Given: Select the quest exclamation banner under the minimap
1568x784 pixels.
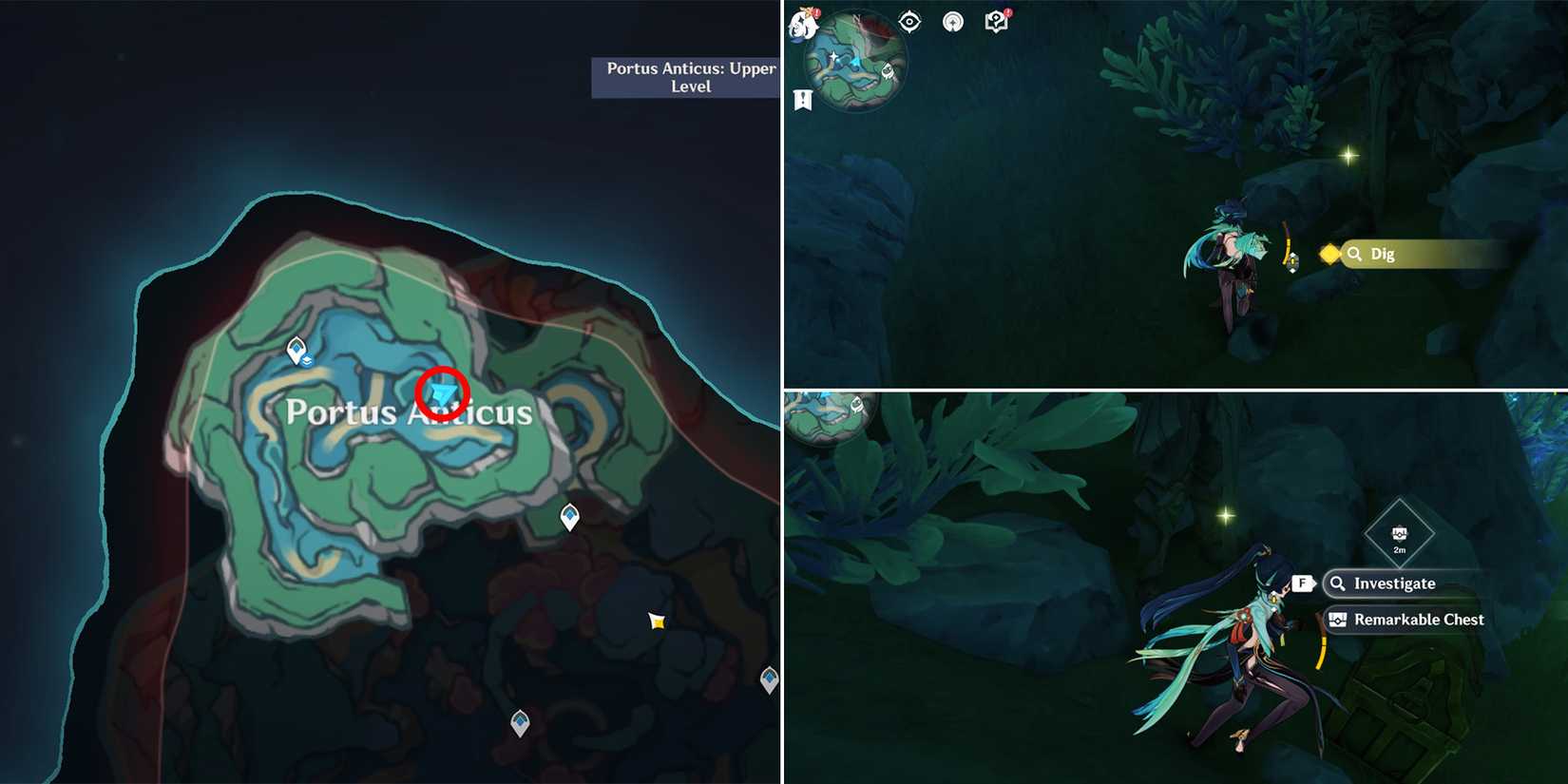Looking at the screenshot, I should click(803, 98).
